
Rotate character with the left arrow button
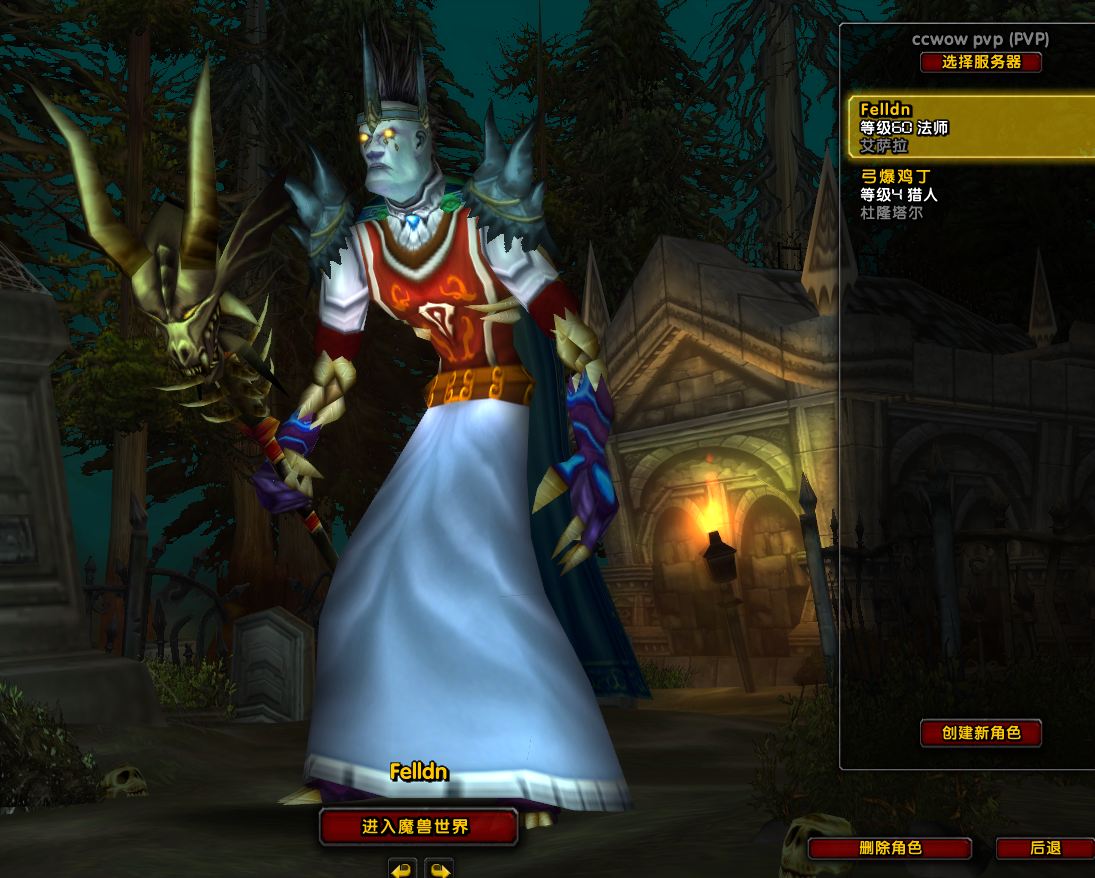click(x=402, y=869)
